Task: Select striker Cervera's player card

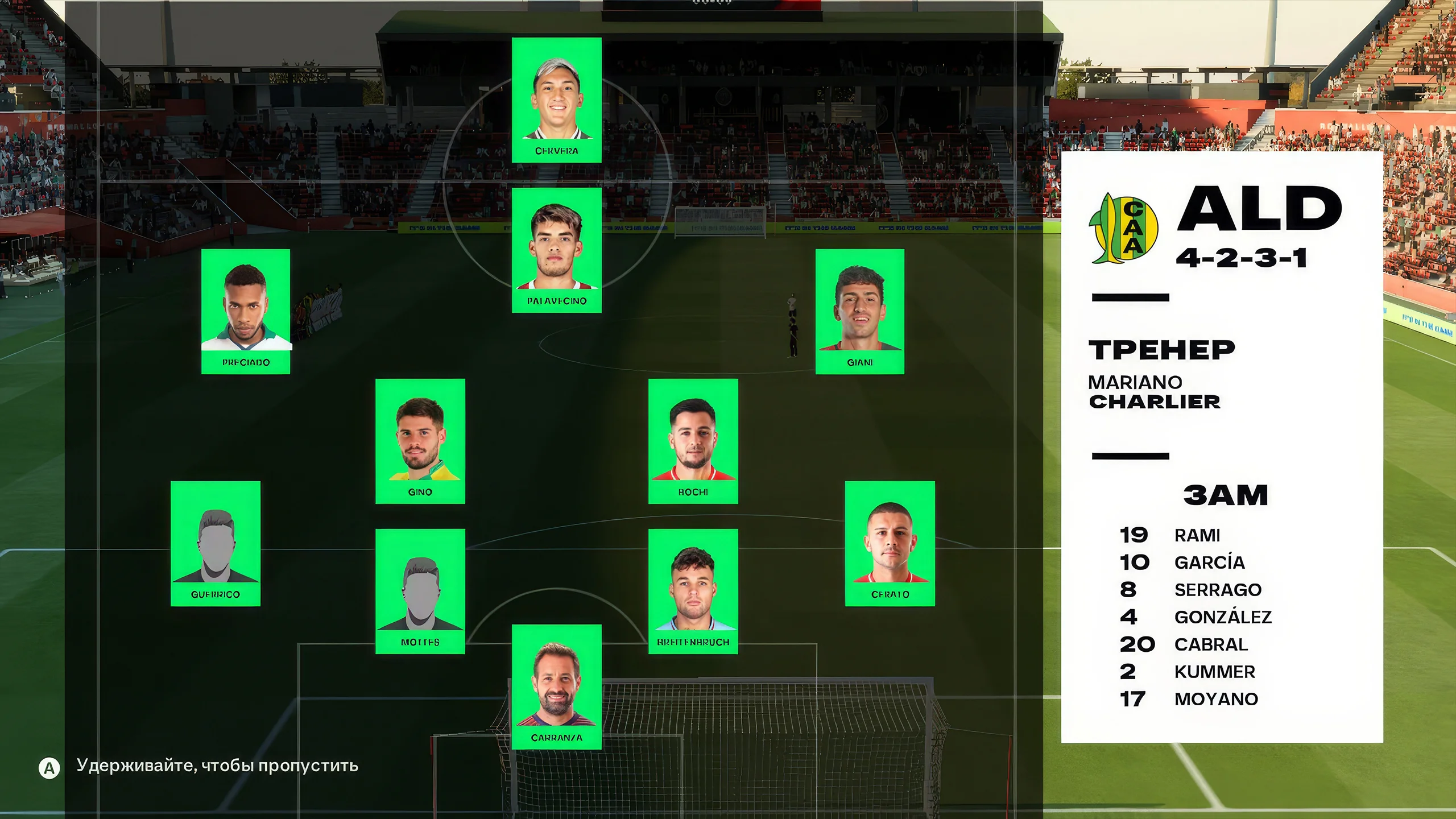Action: (556, 100)
